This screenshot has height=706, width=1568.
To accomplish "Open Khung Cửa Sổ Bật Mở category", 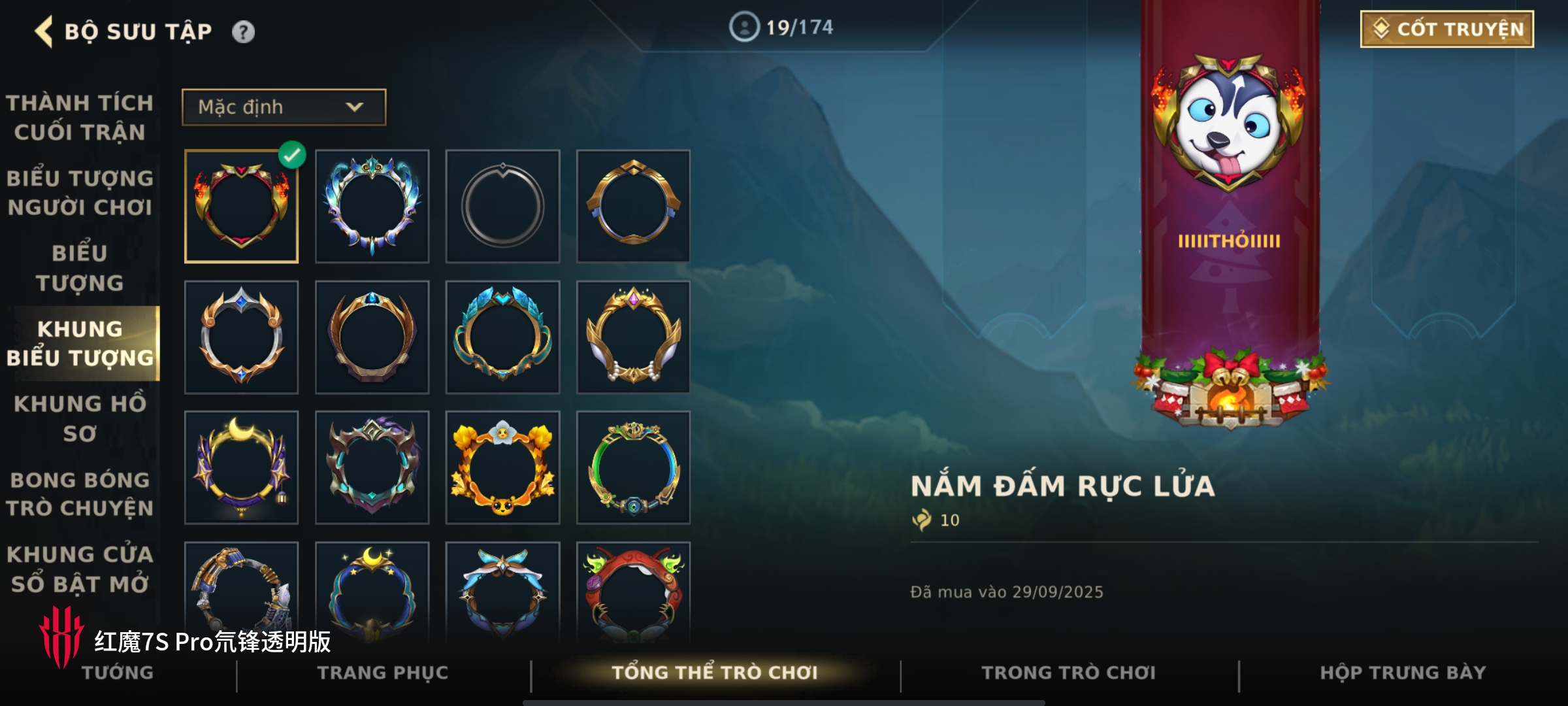I will 80,569.
